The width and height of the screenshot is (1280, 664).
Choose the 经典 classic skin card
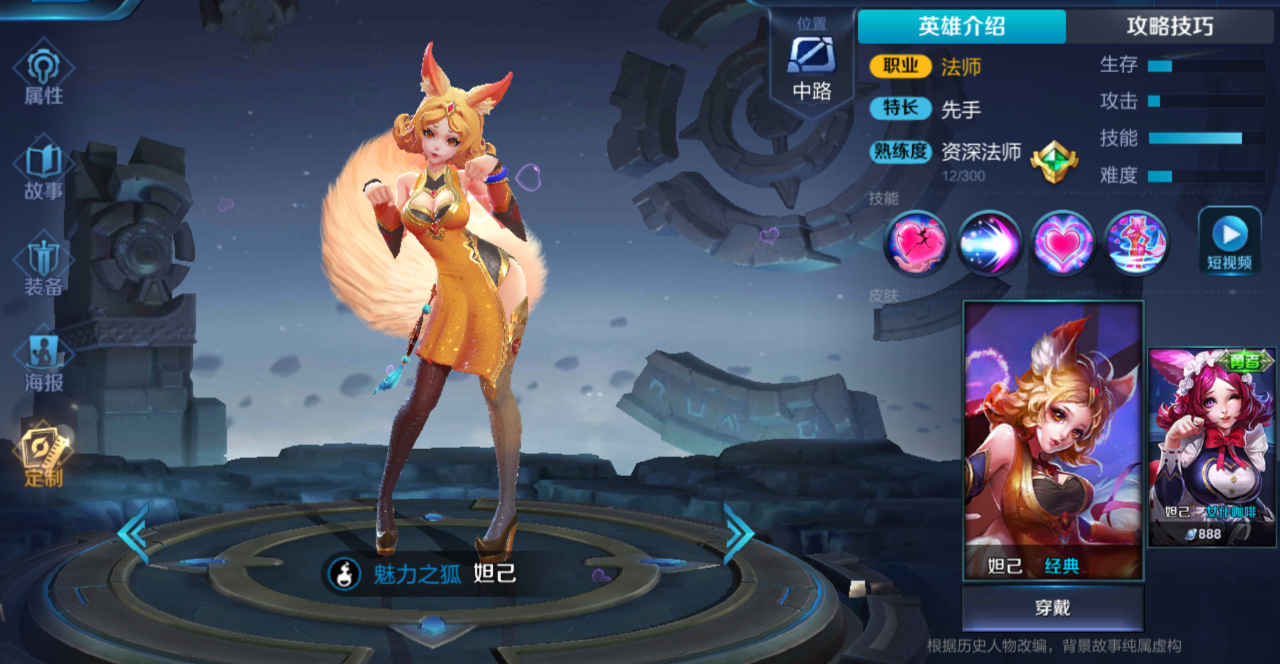coord(1052,440)
